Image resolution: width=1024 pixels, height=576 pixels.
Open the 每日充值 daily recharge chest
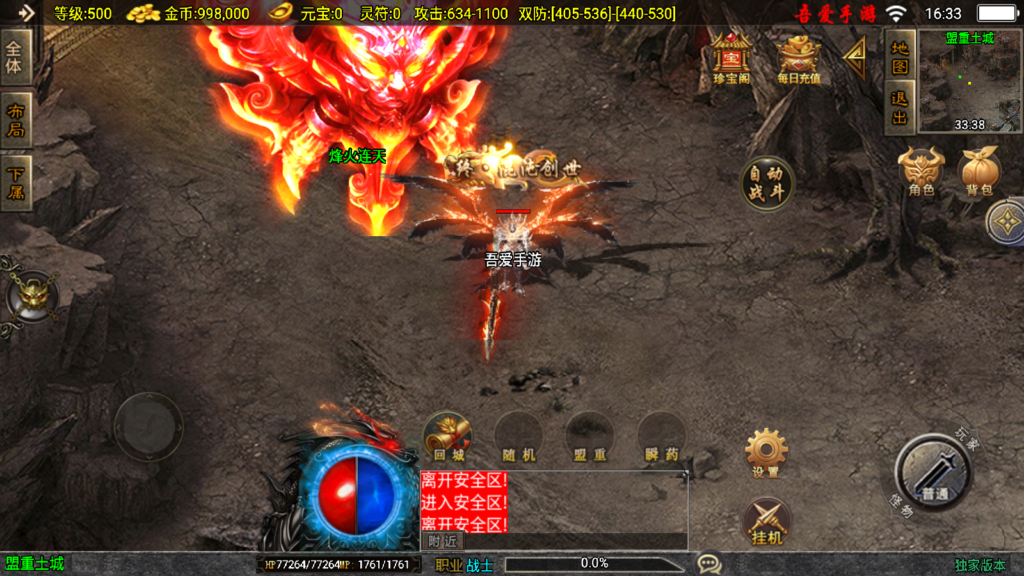pos(798,59)
